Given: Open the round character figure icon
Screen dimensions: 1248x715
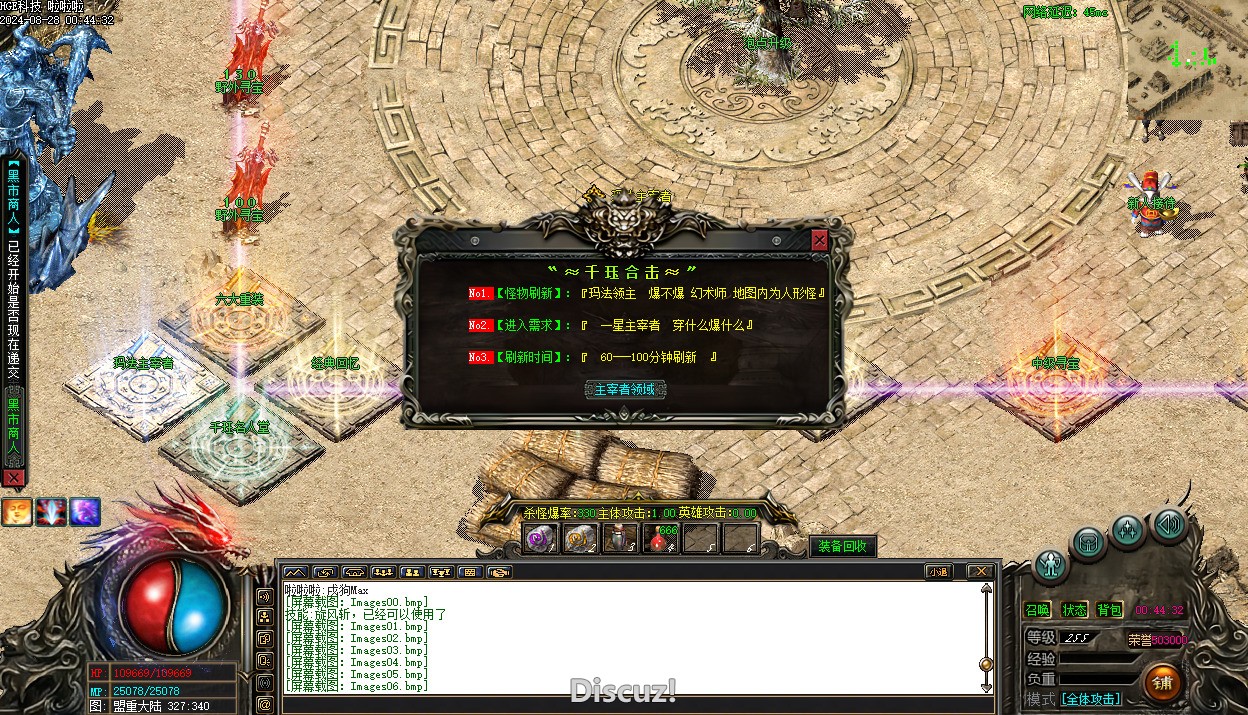Looking at the screenshot, I should click(1051, 566).
